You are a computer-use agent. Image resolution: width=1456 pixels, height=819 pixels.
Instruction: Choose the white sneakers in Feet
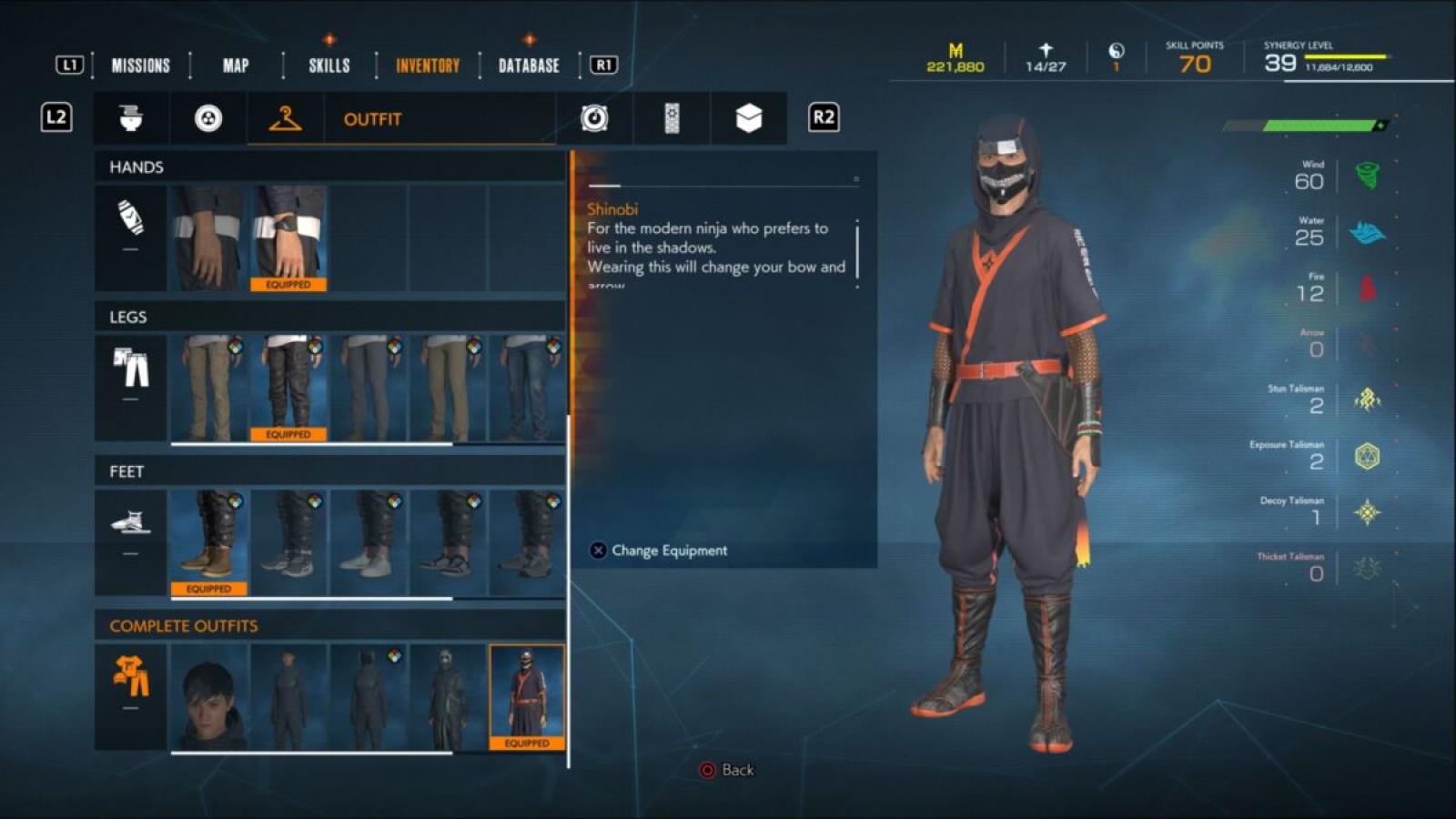click(x=368, y=542)
